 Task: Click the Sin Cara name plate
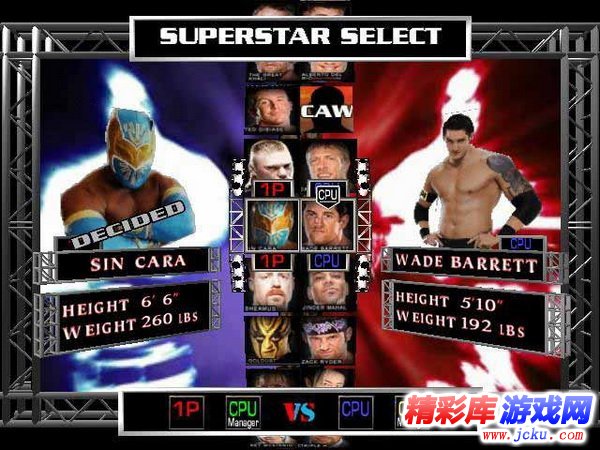(x=136, y=265)
